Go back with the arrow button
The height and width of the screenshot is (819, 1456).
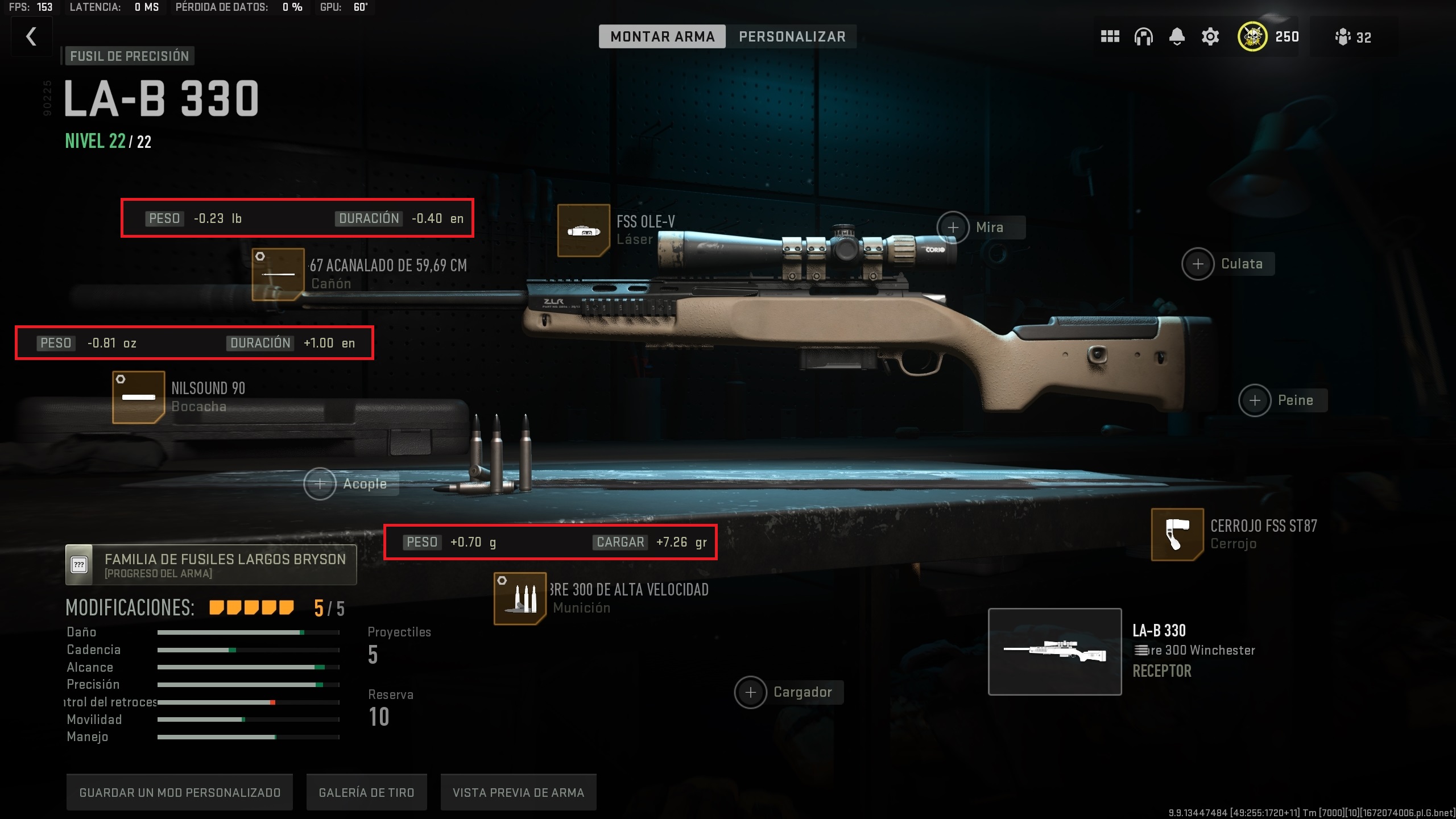tap(32, 37)
